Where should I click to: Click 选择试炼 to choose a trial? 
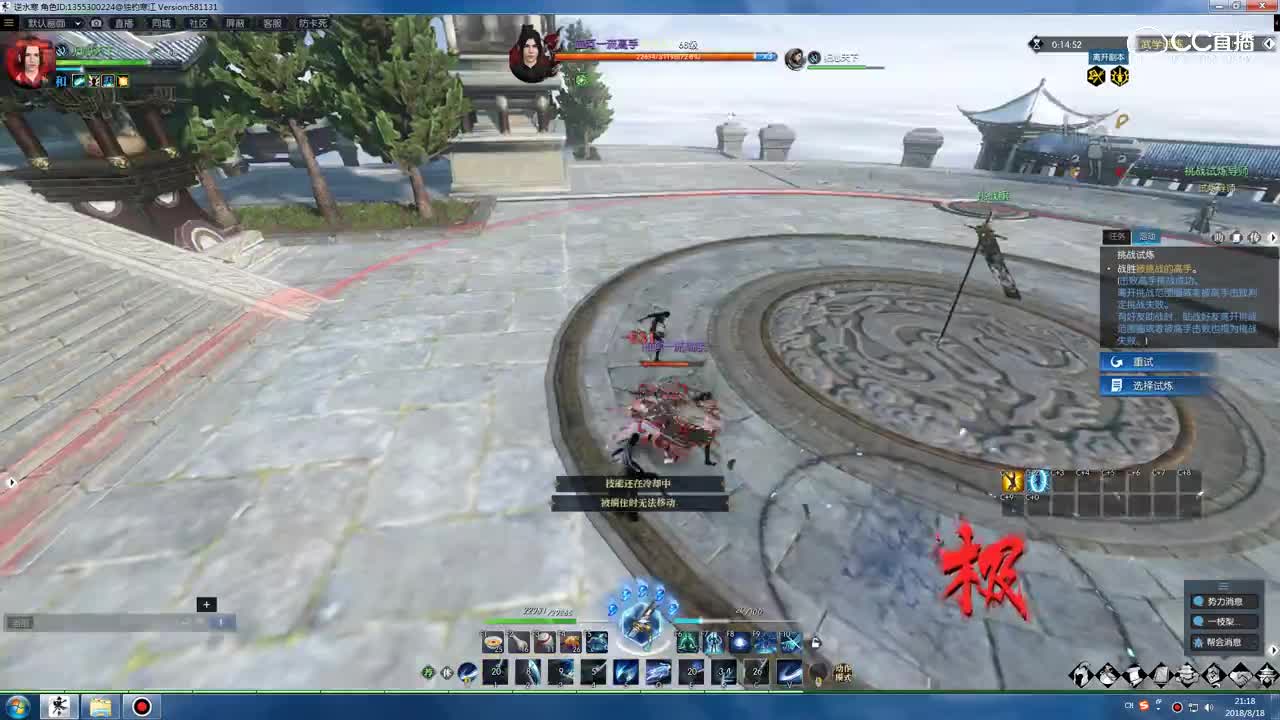(1155, 385)
